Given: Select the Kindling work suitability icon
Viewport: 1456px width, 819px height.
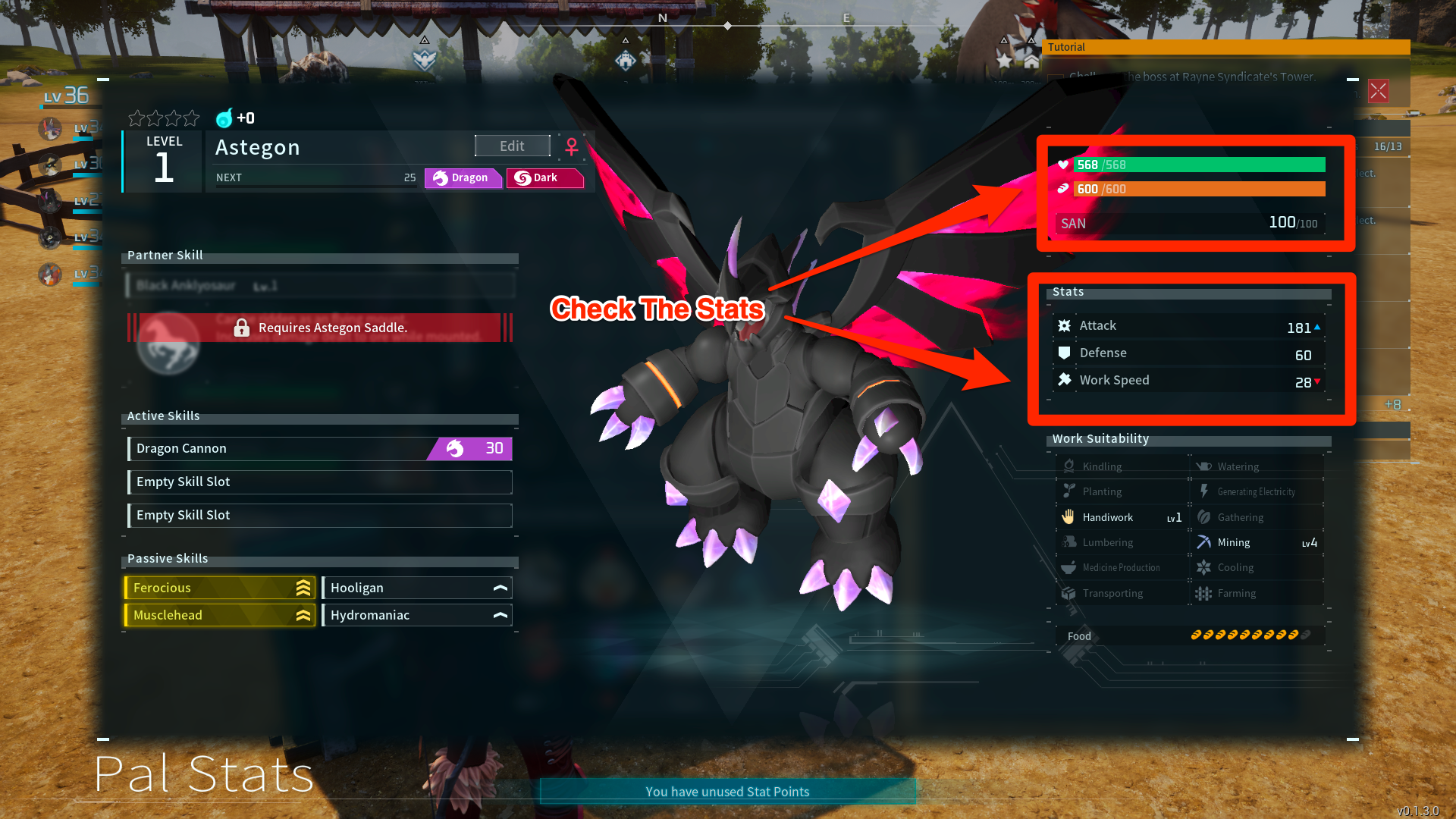Looking at the screenshot, I should (x=1069, y=466).
